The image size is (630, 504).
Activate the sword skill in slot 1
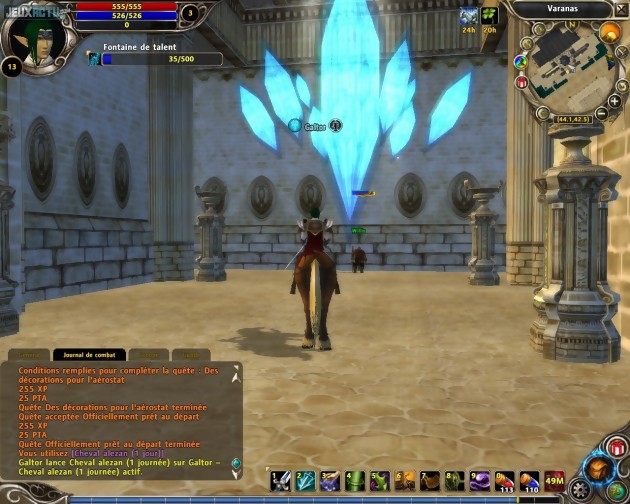point(281,481)
